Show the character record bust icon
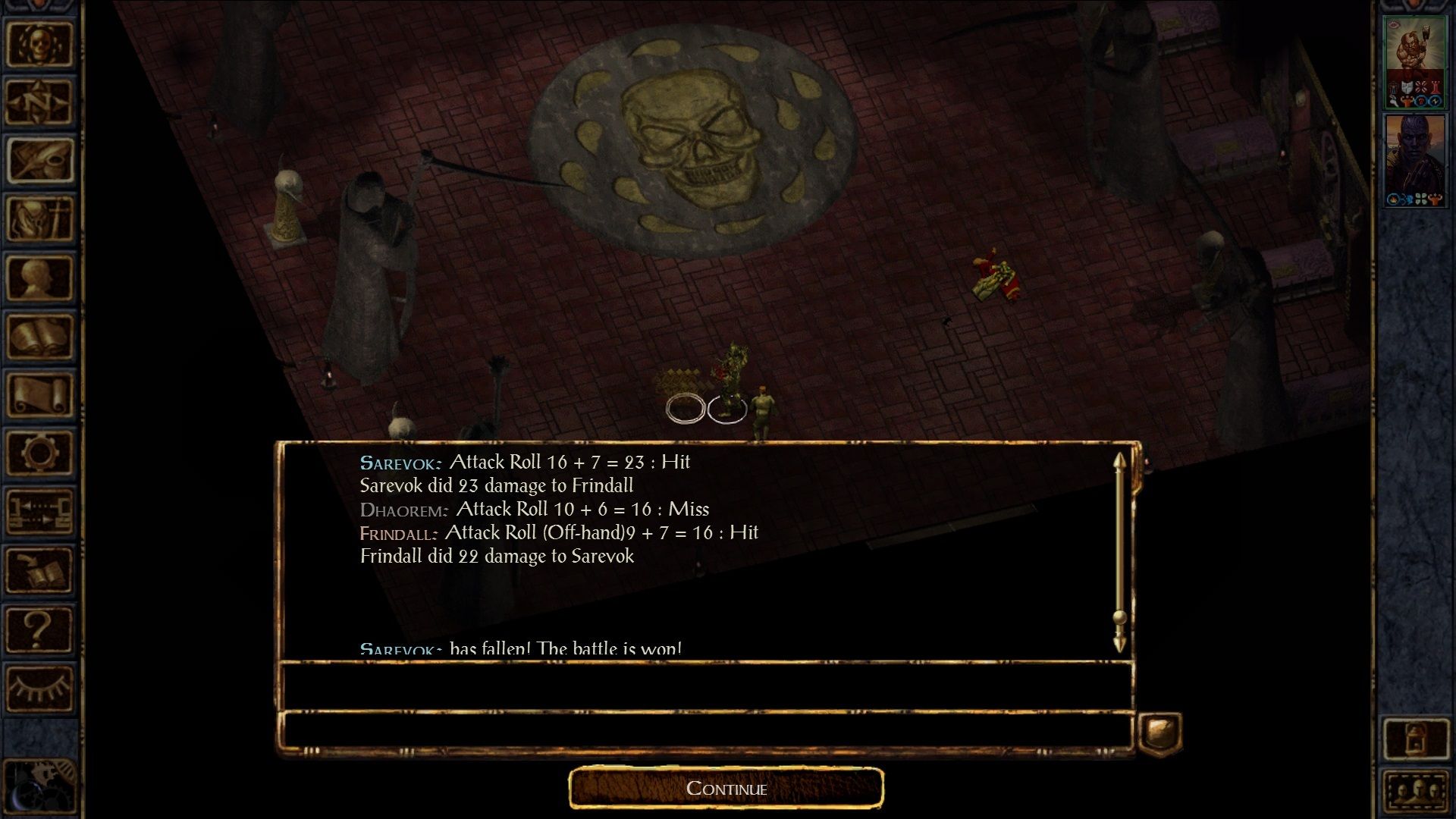Viewport: 1456px width, 819px height. (x=39, y=278)
